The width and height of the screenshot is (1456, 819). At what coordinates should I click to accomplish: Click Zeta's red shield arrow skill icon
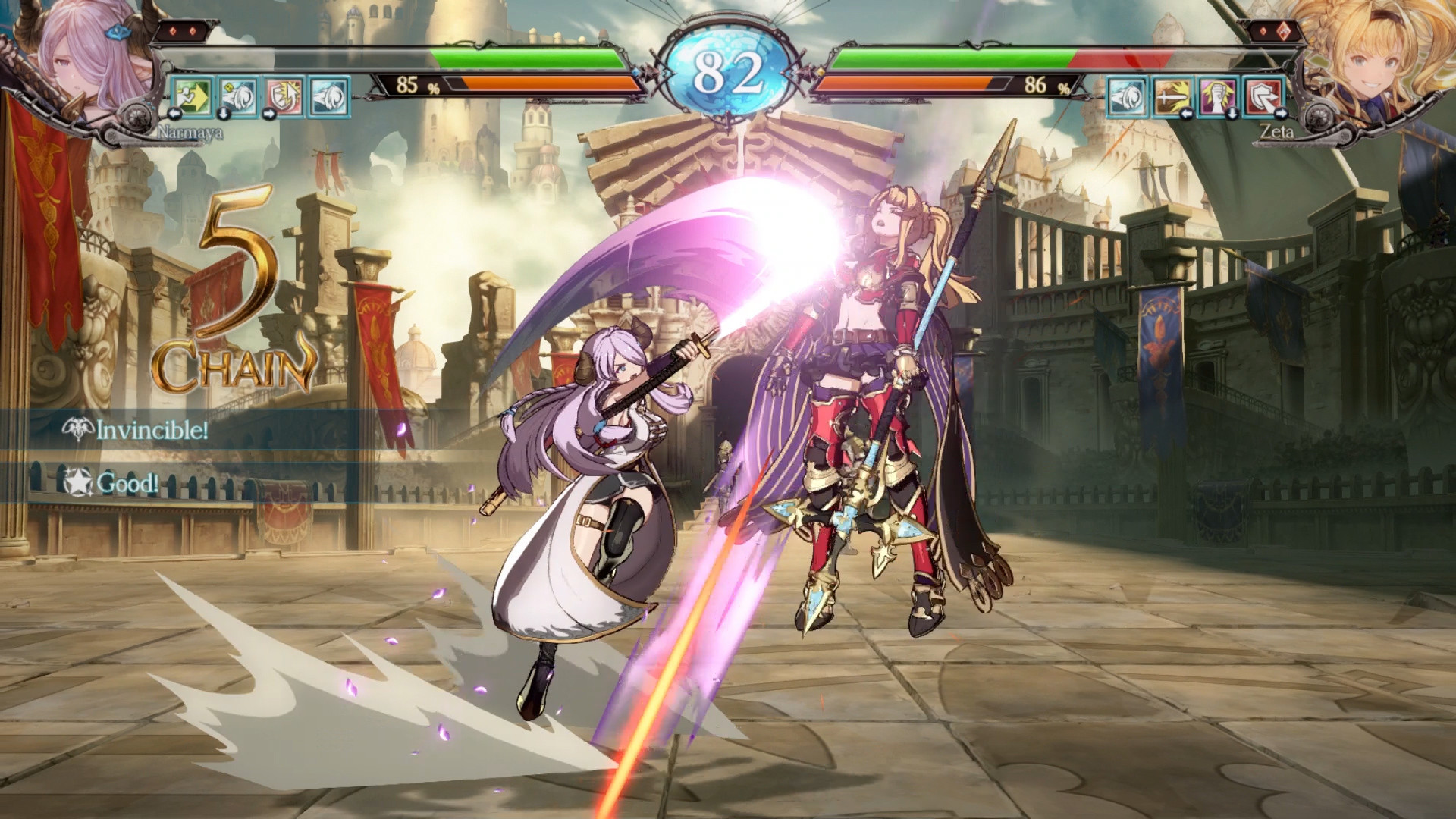1261,96
